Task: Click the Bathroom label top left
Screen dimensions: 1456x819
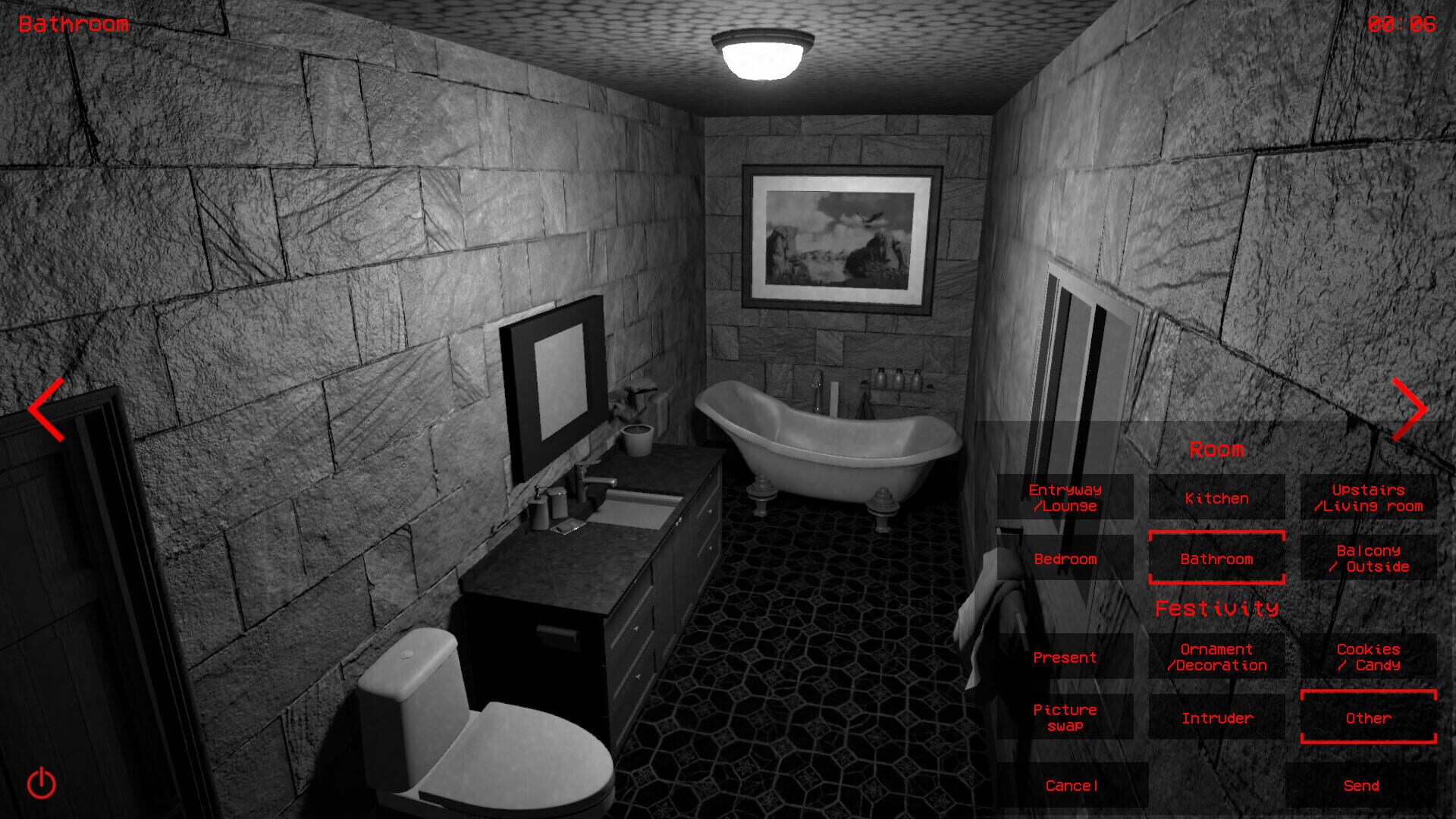Action: [x=74, y=23]
